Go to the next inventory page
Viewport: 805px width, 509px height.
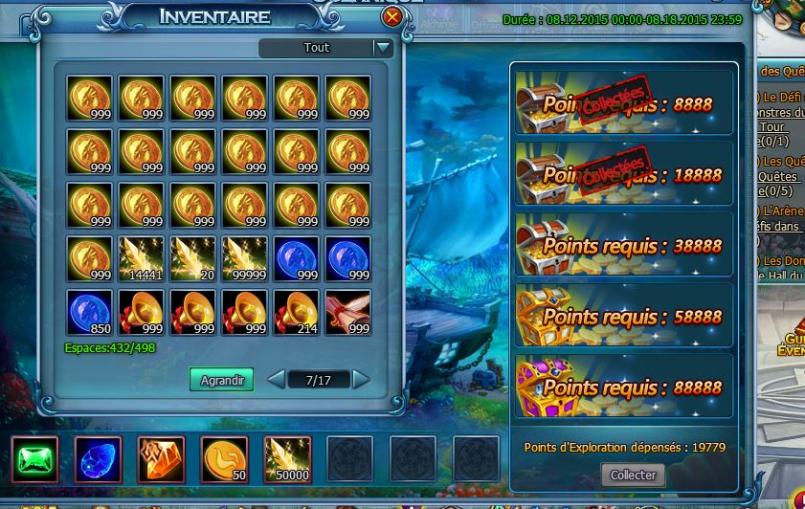click(361, 380)
